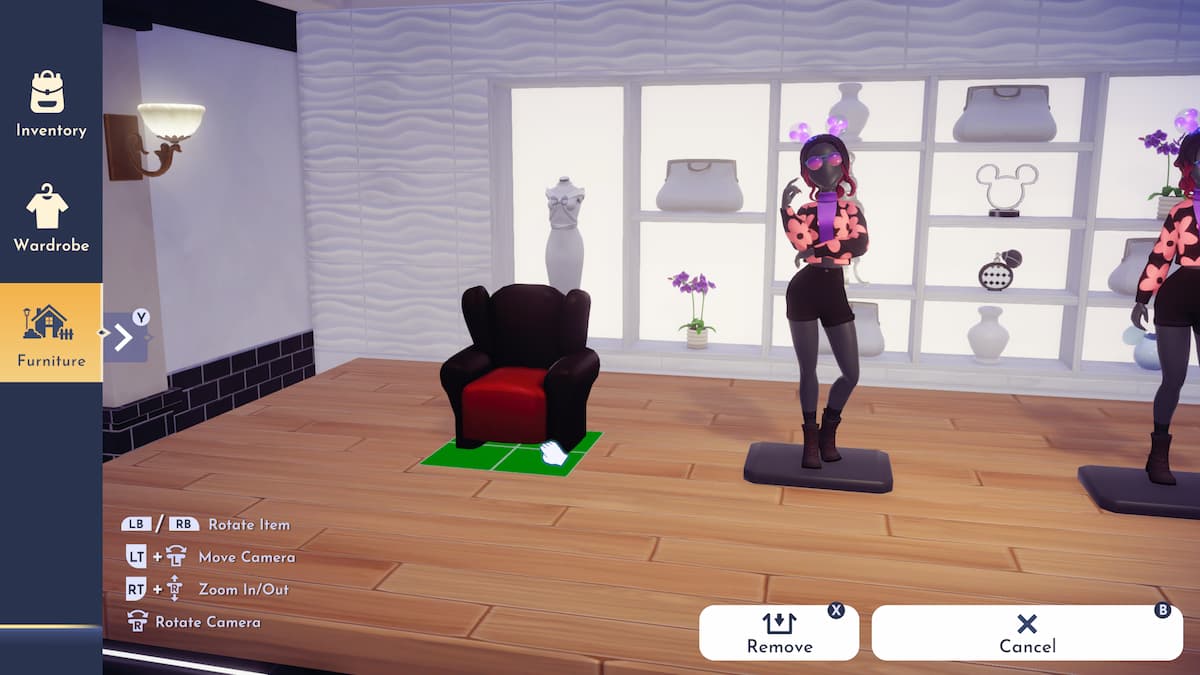The height and width of the screenshot is (675, 1200).
Task: Cancel furniture placement
Action: point(1027,633)
